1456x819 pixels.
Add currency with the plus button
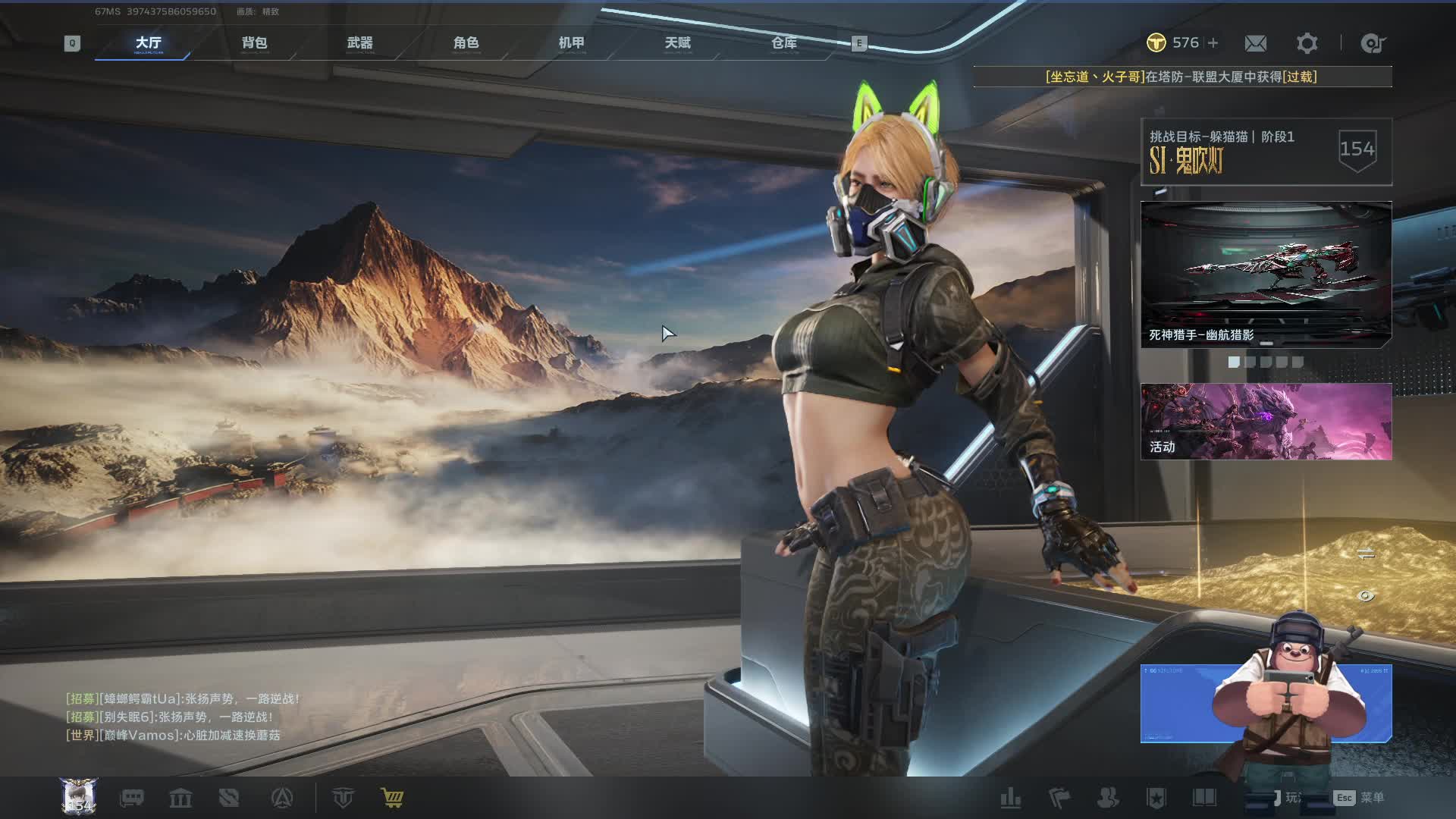pyautogui.click(x=1213, y=43)
